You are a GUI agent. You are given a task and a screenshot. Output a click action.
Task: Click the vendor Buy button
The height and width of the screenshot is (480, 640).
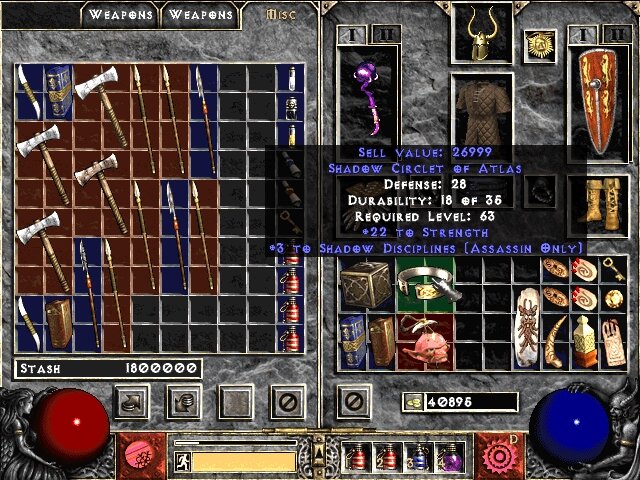pos(134,402)
